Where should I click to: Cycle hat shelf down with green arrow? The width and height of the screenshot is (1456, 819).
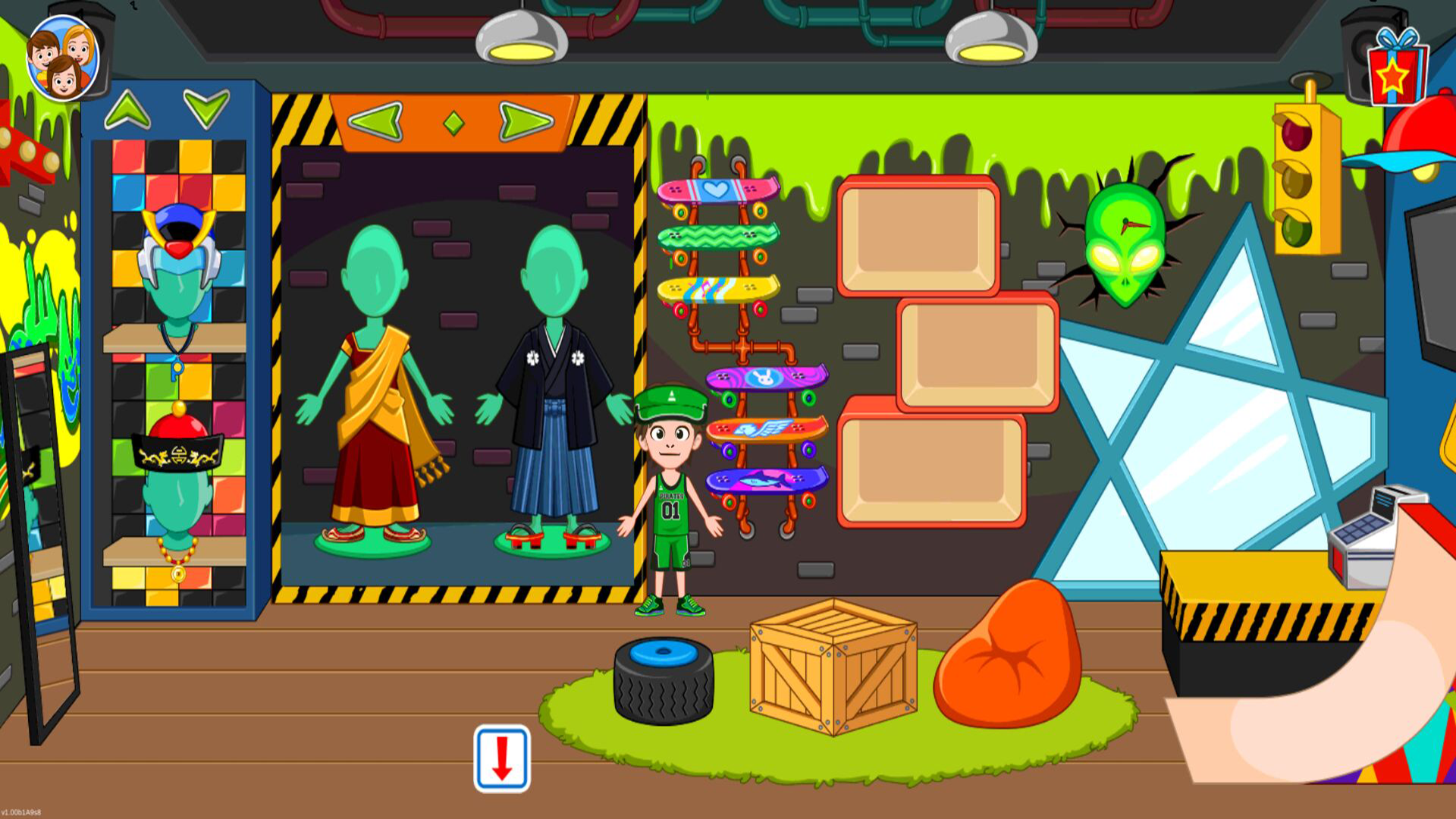point(206,108)
